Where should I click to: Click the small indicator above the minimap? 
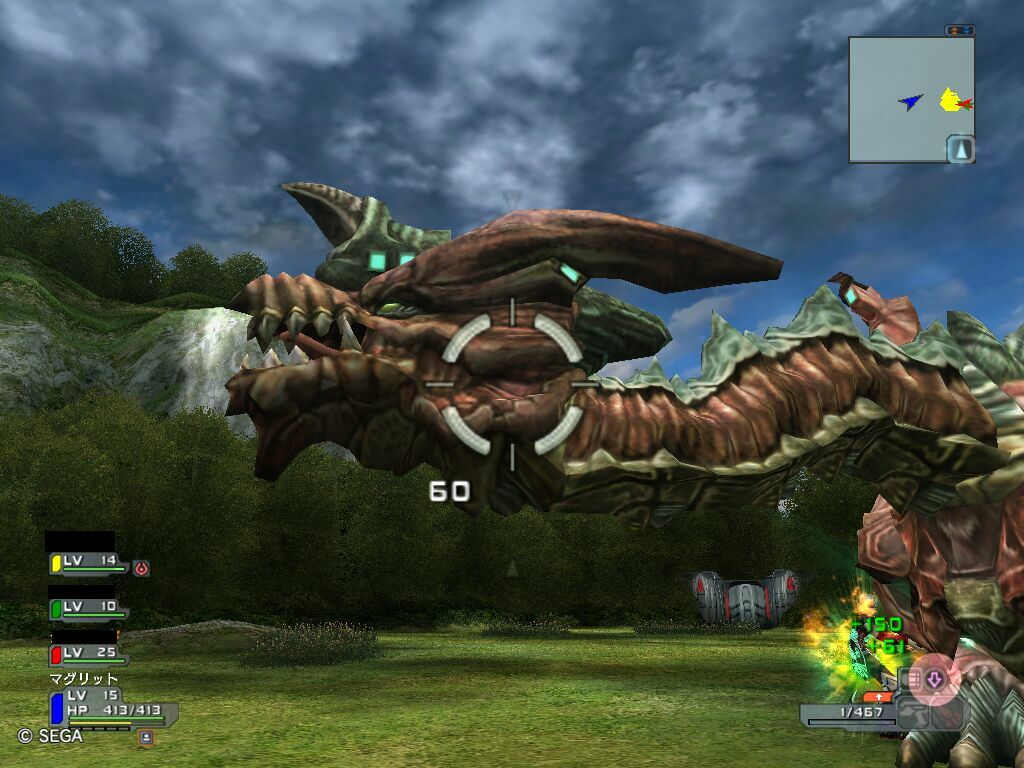click(959, 31)
